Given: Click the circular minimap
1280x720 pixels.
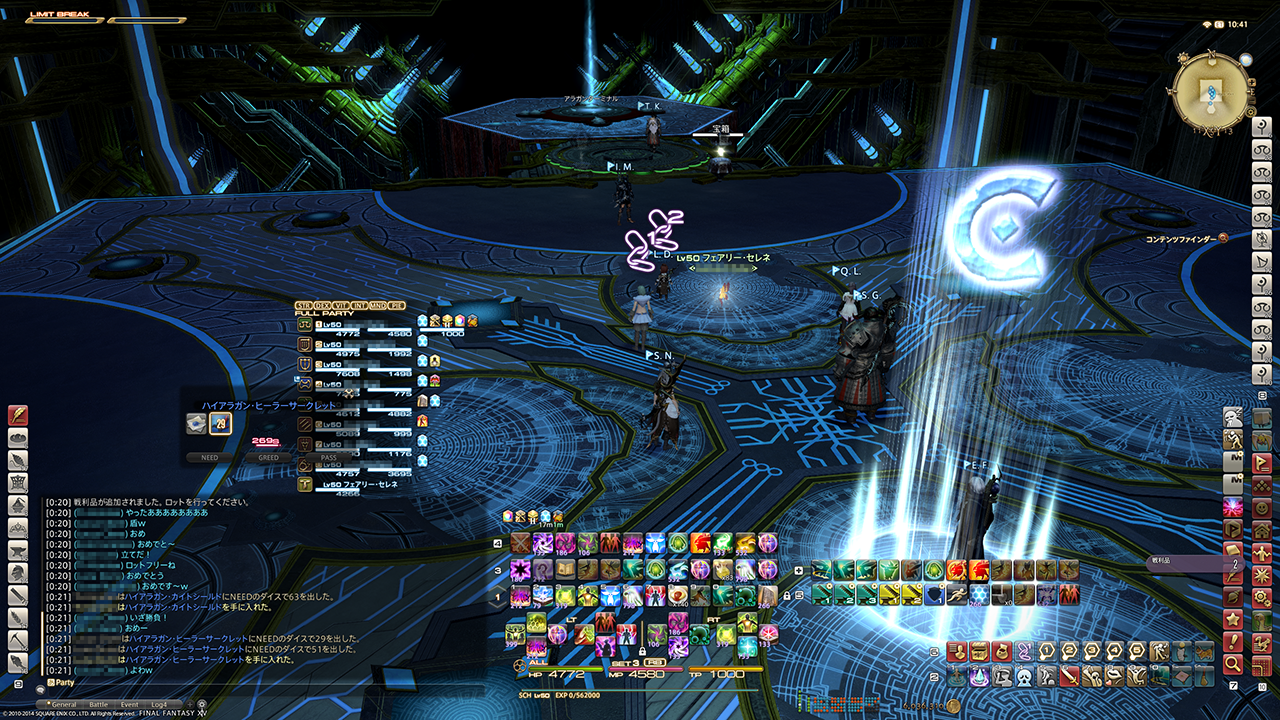Looking at the screenshot, I should point(1211,91).
